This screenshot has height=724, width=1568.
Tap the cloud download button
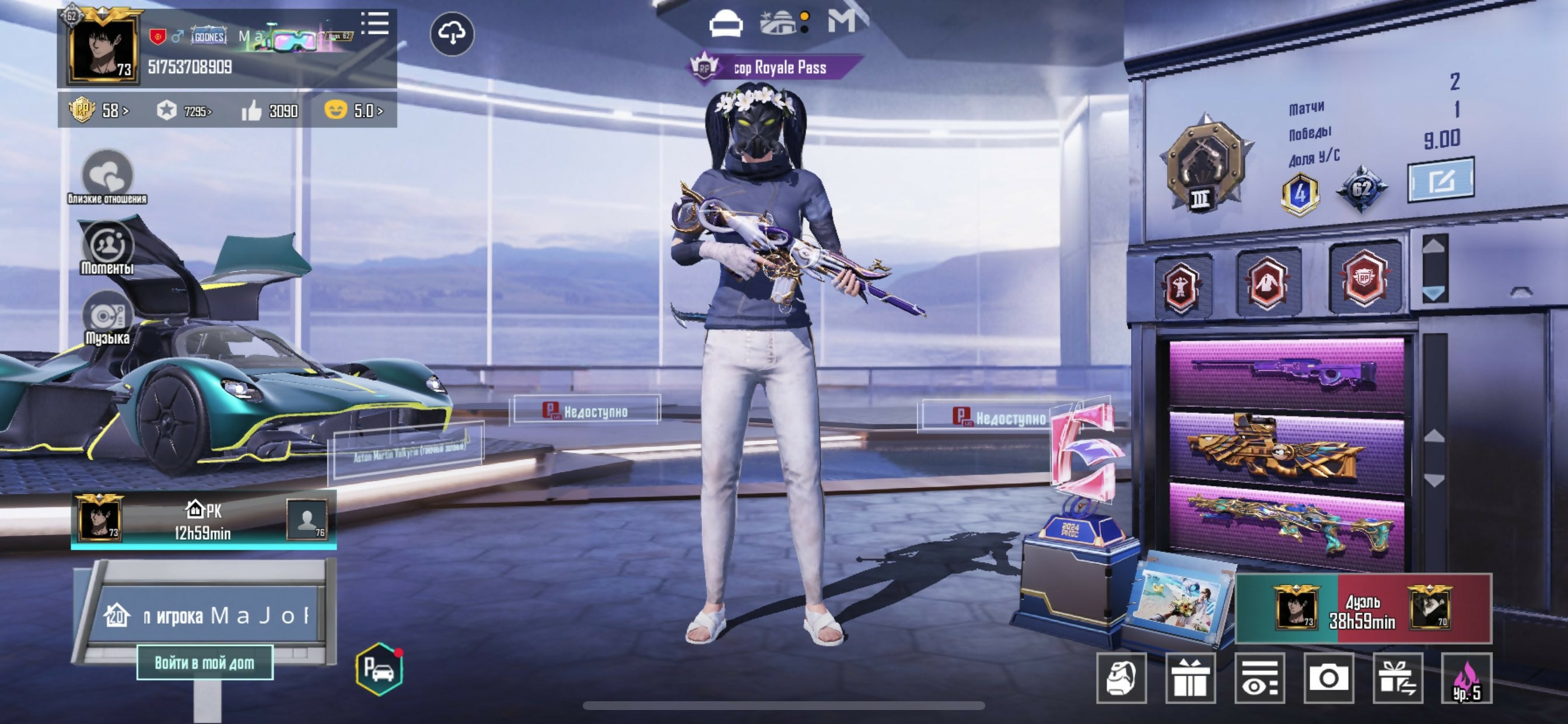[x=452, y=34]
